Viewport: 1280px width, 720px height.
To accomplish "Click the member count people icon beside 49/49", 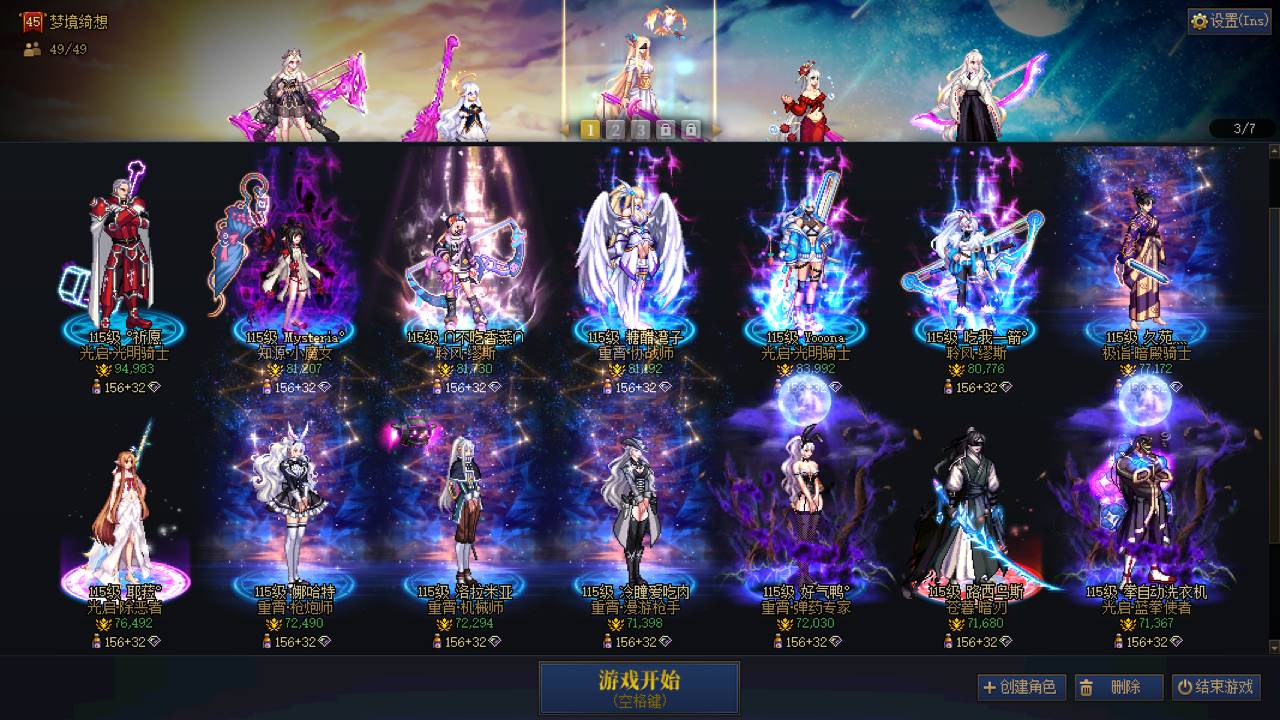I will coord(31,49).
